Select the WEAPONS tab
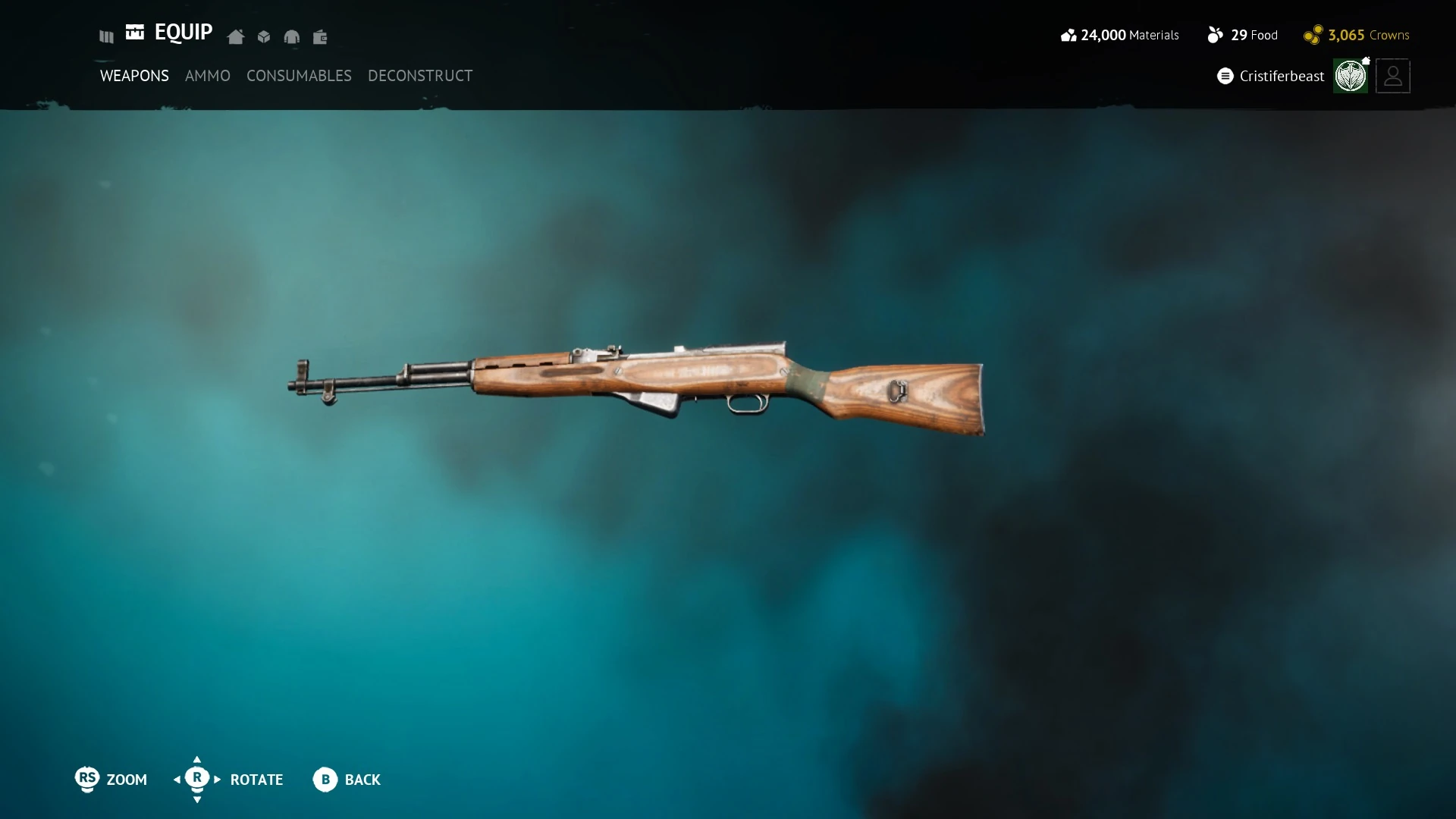This screenshot has width=1456, height=819. [133, 76]
